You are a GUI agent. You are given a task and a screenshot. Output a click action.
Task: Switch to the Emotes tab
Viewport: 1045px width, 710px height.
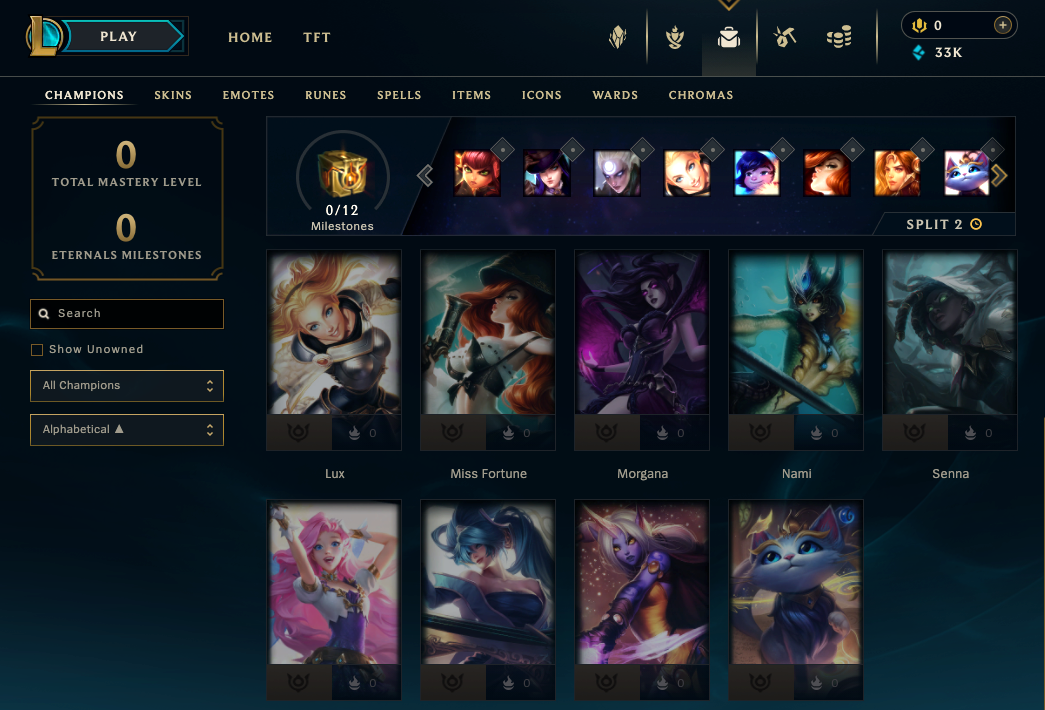[x=248, y=95]
